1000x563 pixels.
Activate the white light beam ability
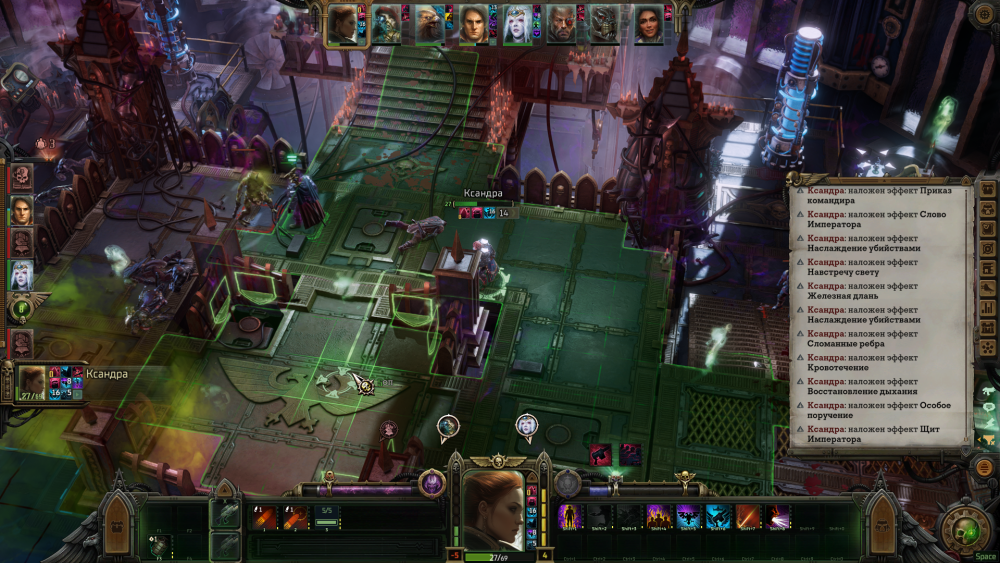[778, 516]
